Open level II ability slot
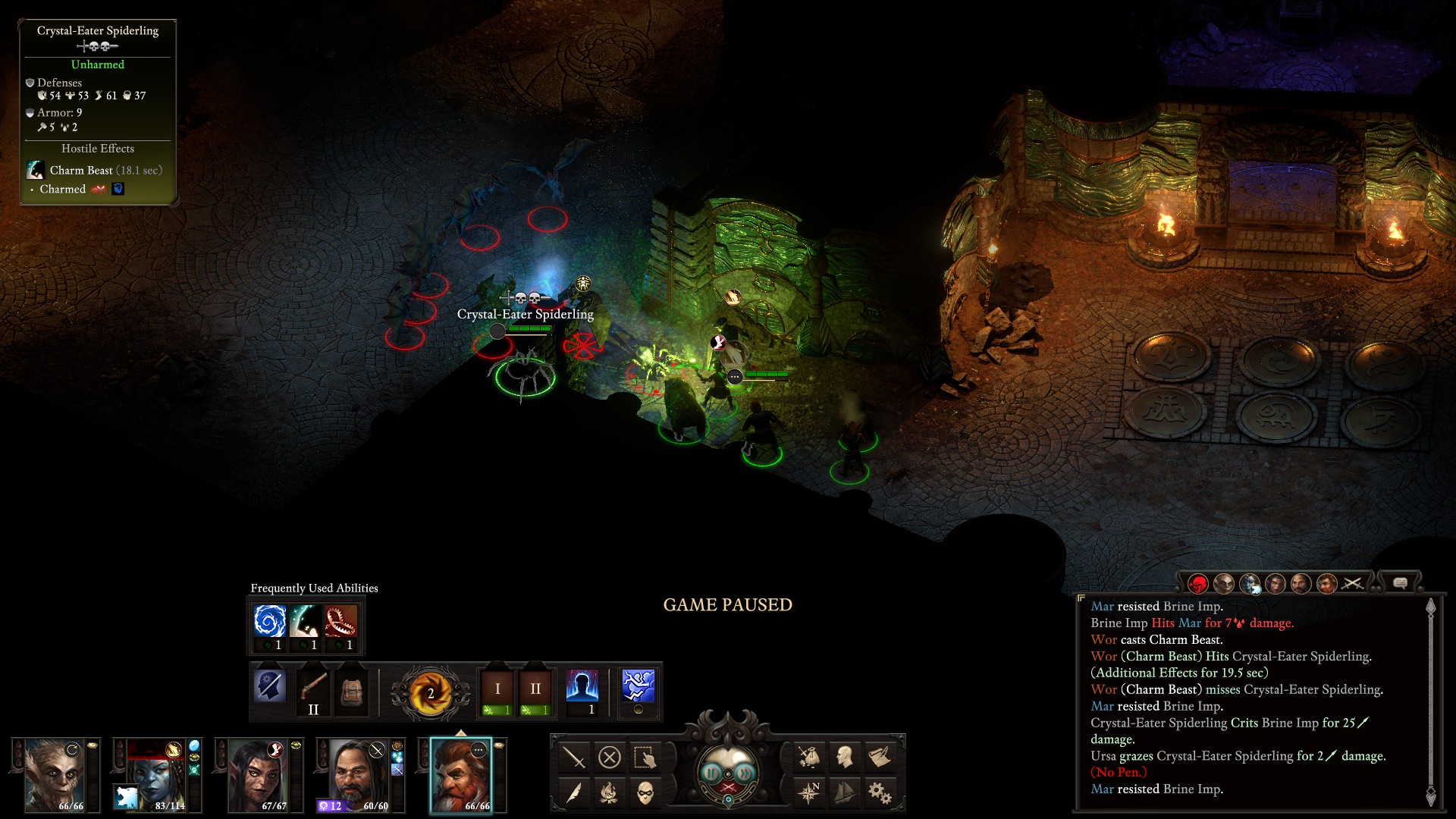Viewport: 1456px width, 819px height. pyautogui.click(x=535, y=689)
